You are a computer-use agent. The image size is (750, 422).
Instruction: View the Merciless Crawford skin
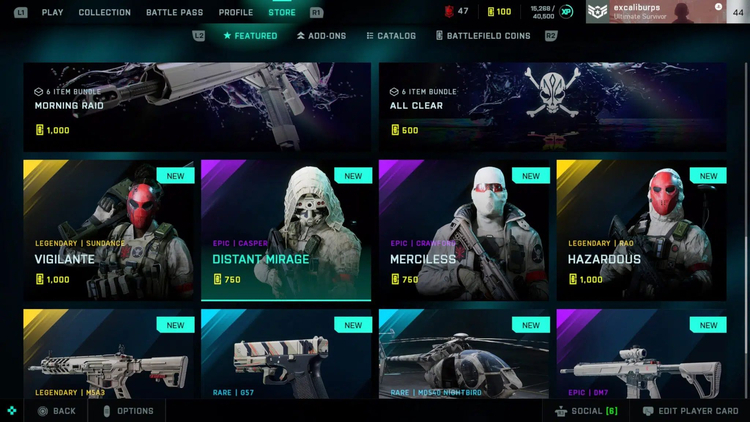(x=464, y=229)
